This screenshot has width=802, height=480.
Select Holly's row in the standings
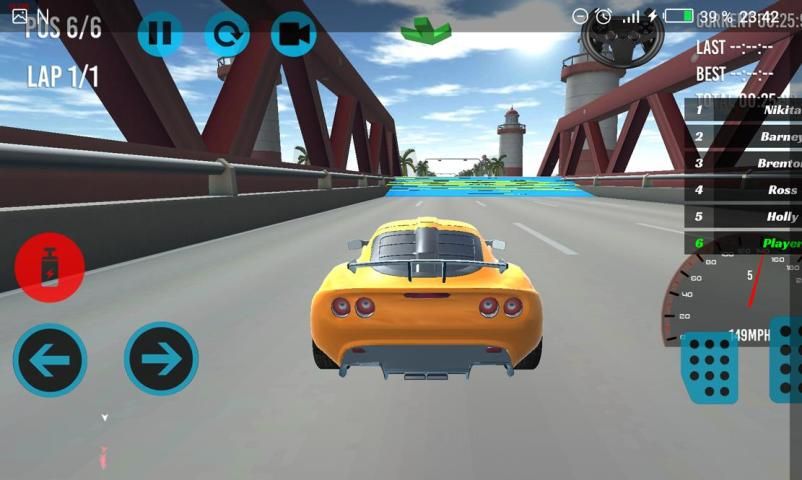pyautogui.click(x=743, y=216)
